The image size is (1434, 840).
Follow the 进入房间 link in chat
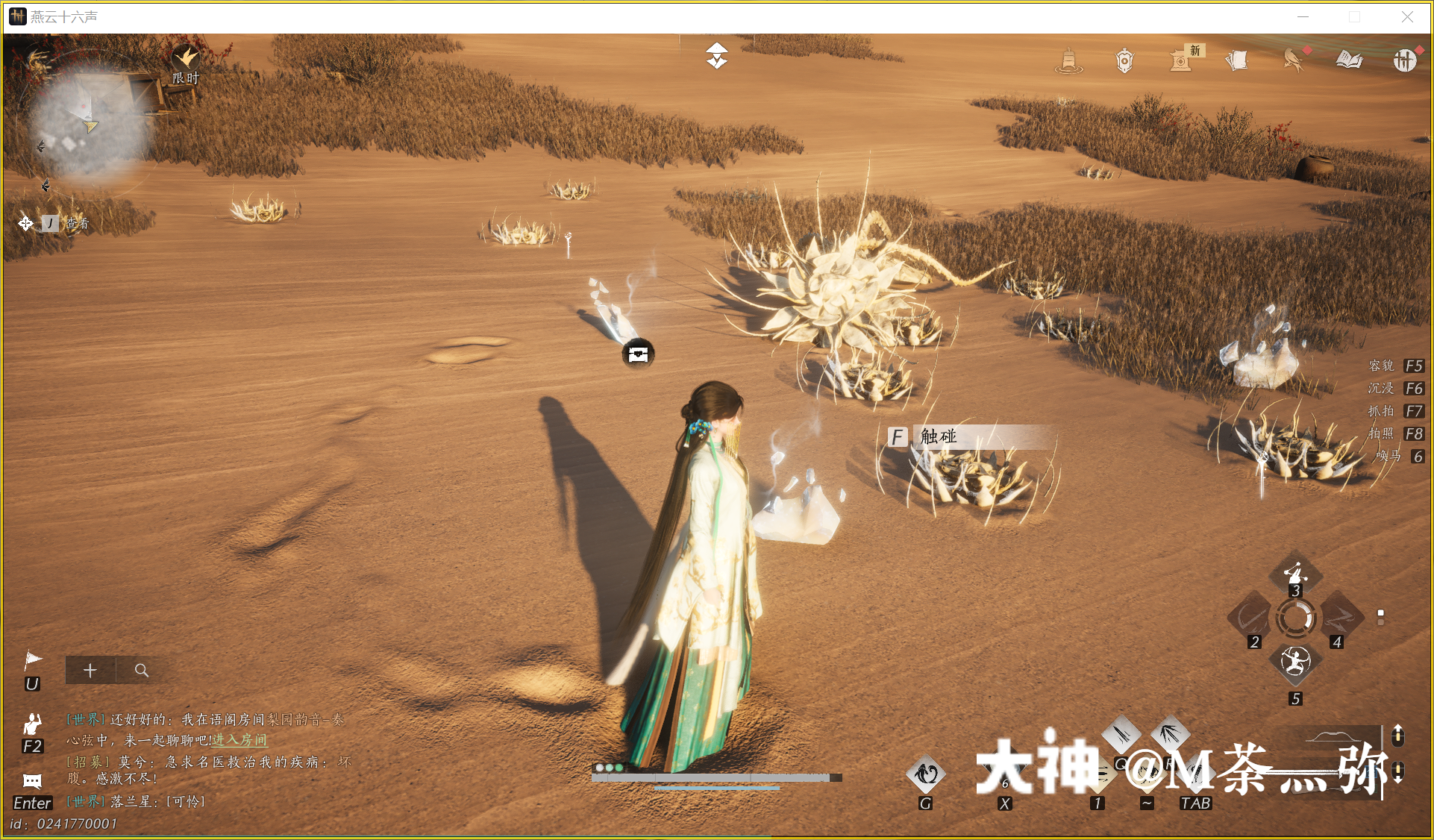click(x=239, y=740)
